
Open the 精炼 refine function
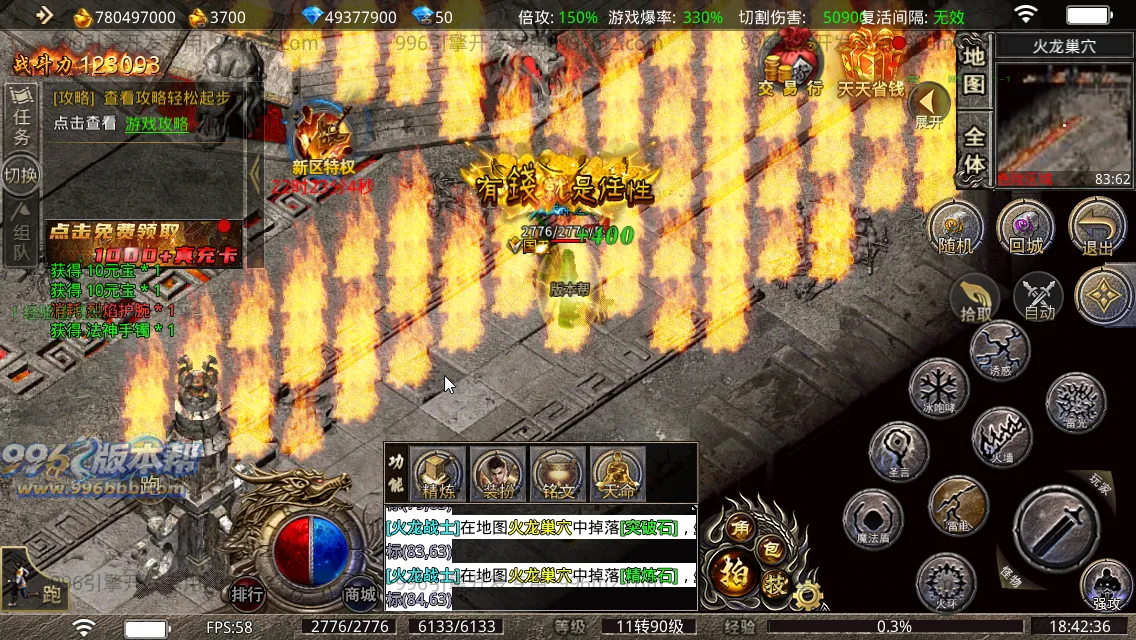[x=438, y=473]
